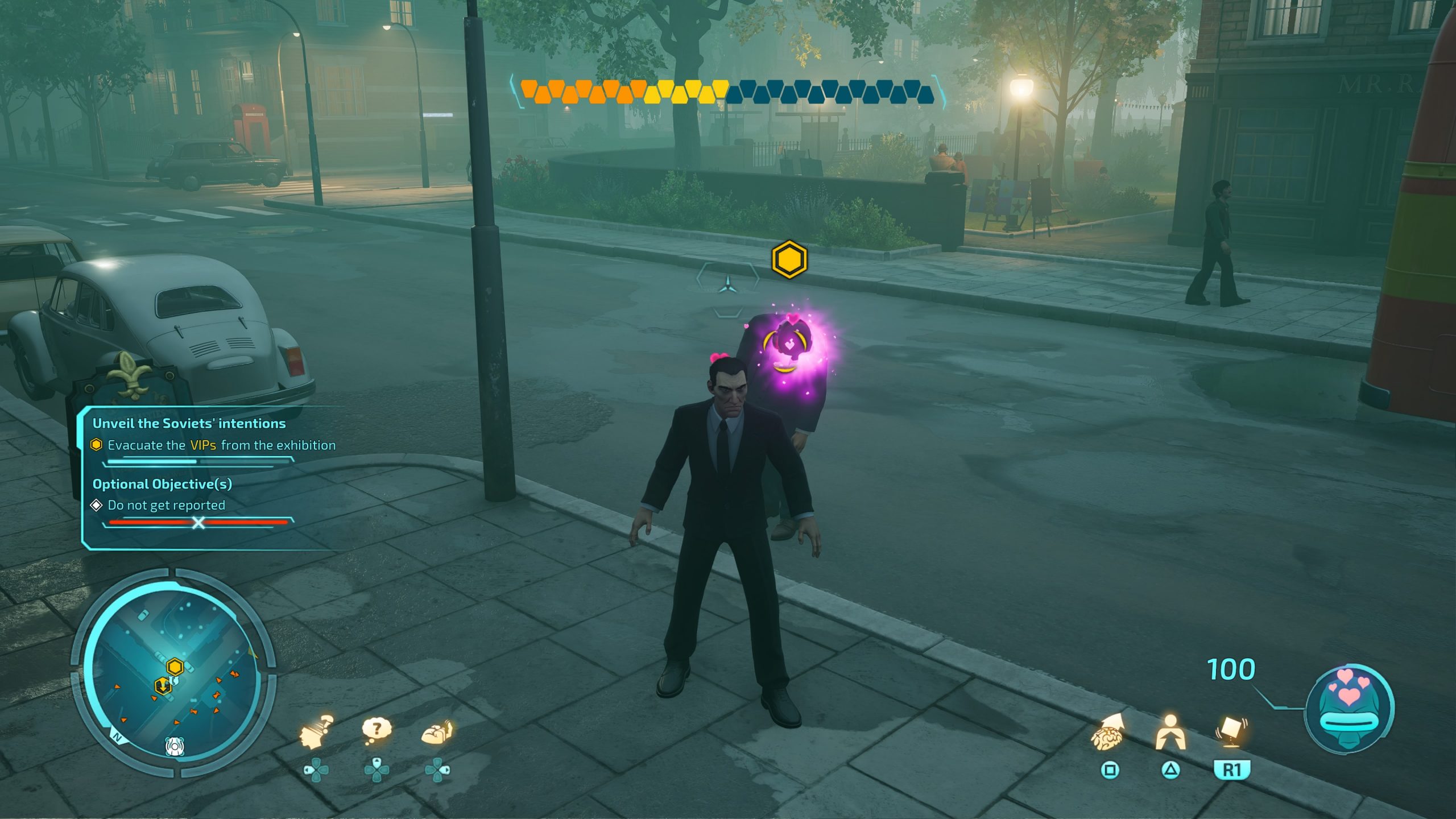Image resolution: width=1456 pixels, height=819 pixels.
Task: Activate the body snatch person icon
Action: [1170, 733]
